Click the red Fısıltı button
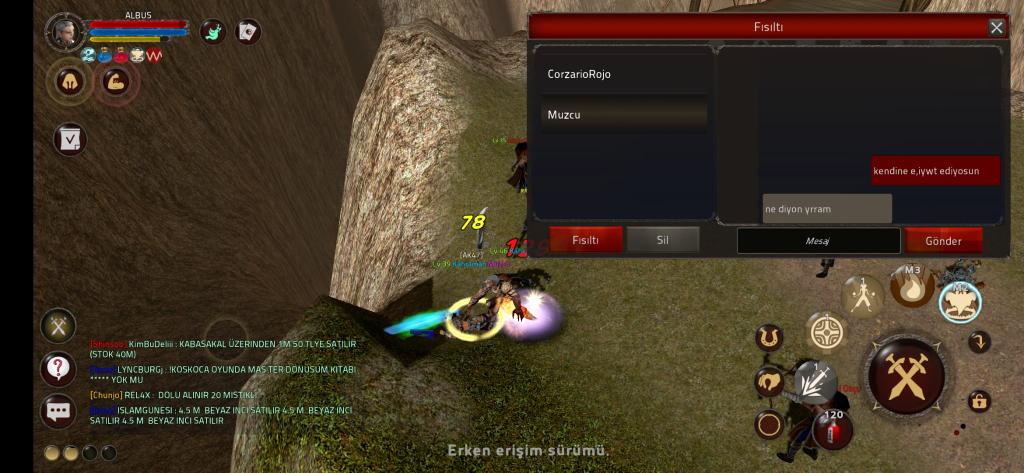The image size is (1024, 473). (x=585, y=240)
